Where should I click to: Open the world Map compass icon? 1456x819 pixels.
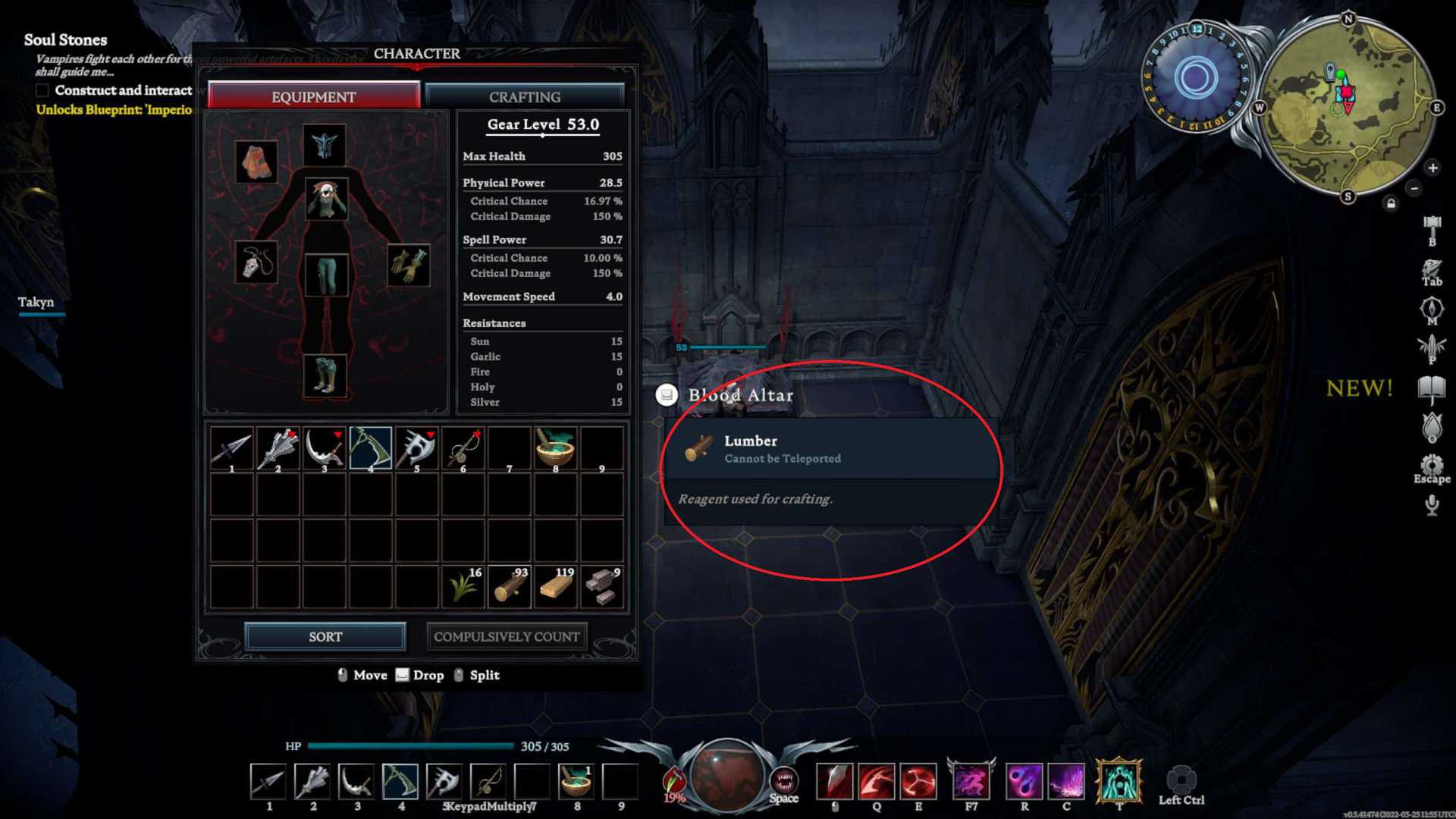tap(1432, 306)
